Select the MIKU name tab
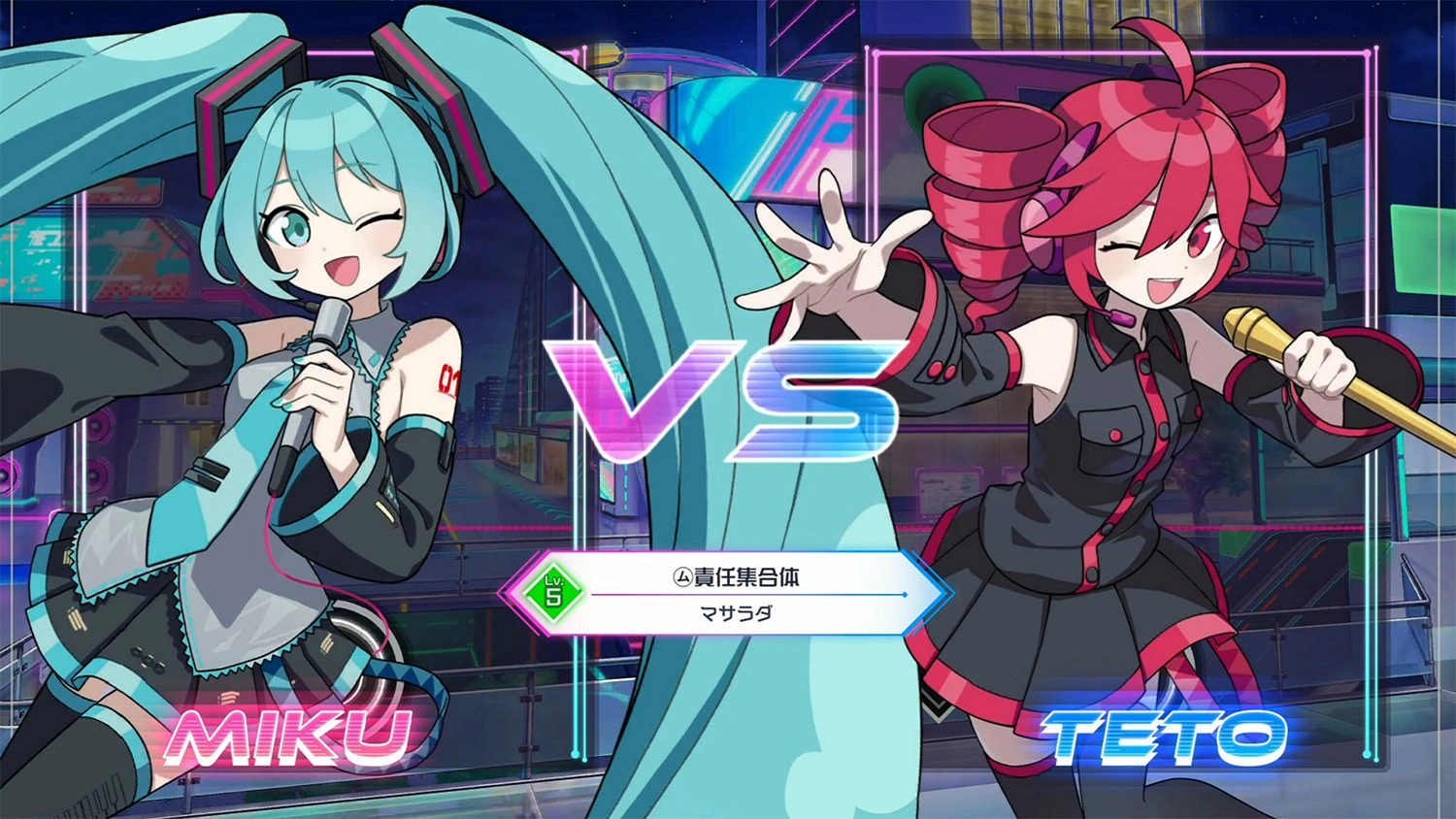This screenshot has width=1456, height=819. pyautogui.click(x=288, y=739)
